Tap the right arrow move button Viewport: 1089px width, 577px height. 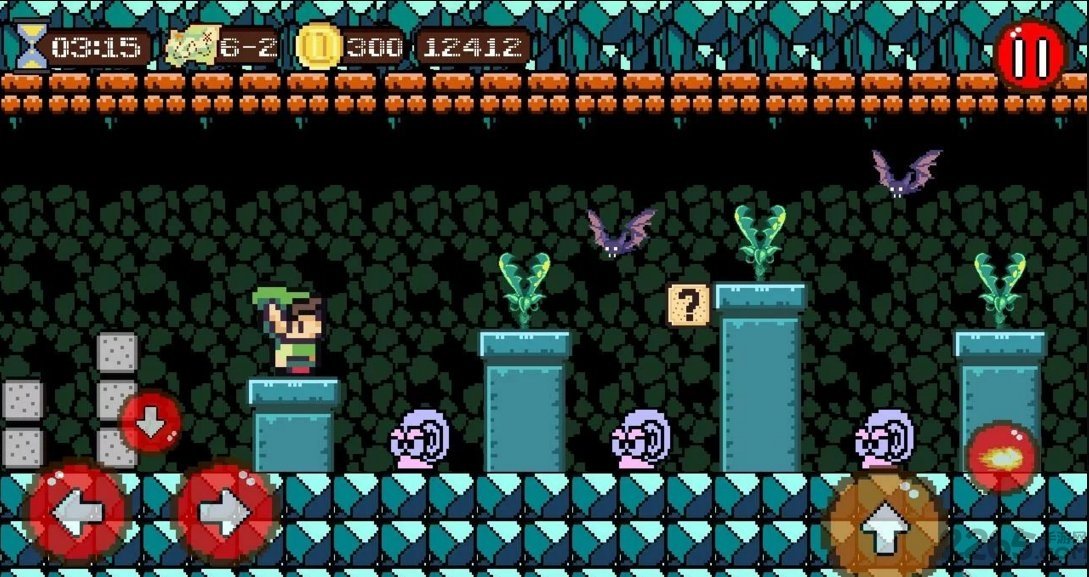click(x=224, y=514)
